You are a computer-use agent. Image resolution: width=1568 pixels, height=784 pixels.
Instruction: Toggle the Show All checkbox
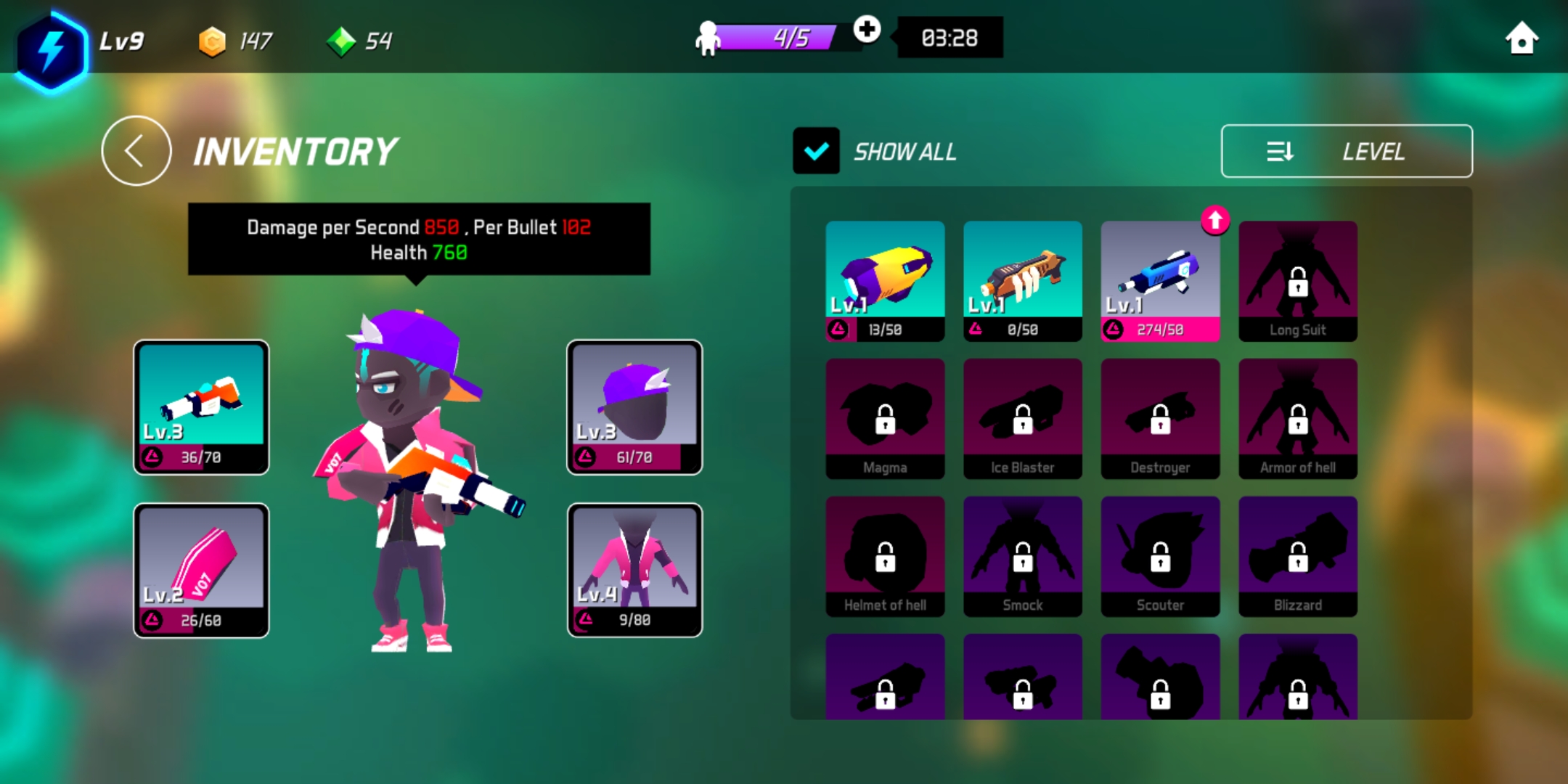click(x=816, y=151)
